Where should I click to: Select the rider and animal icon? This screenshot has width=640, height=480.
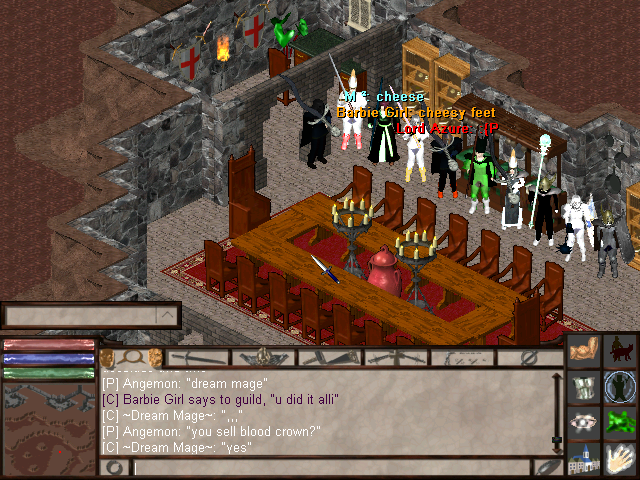620,351
